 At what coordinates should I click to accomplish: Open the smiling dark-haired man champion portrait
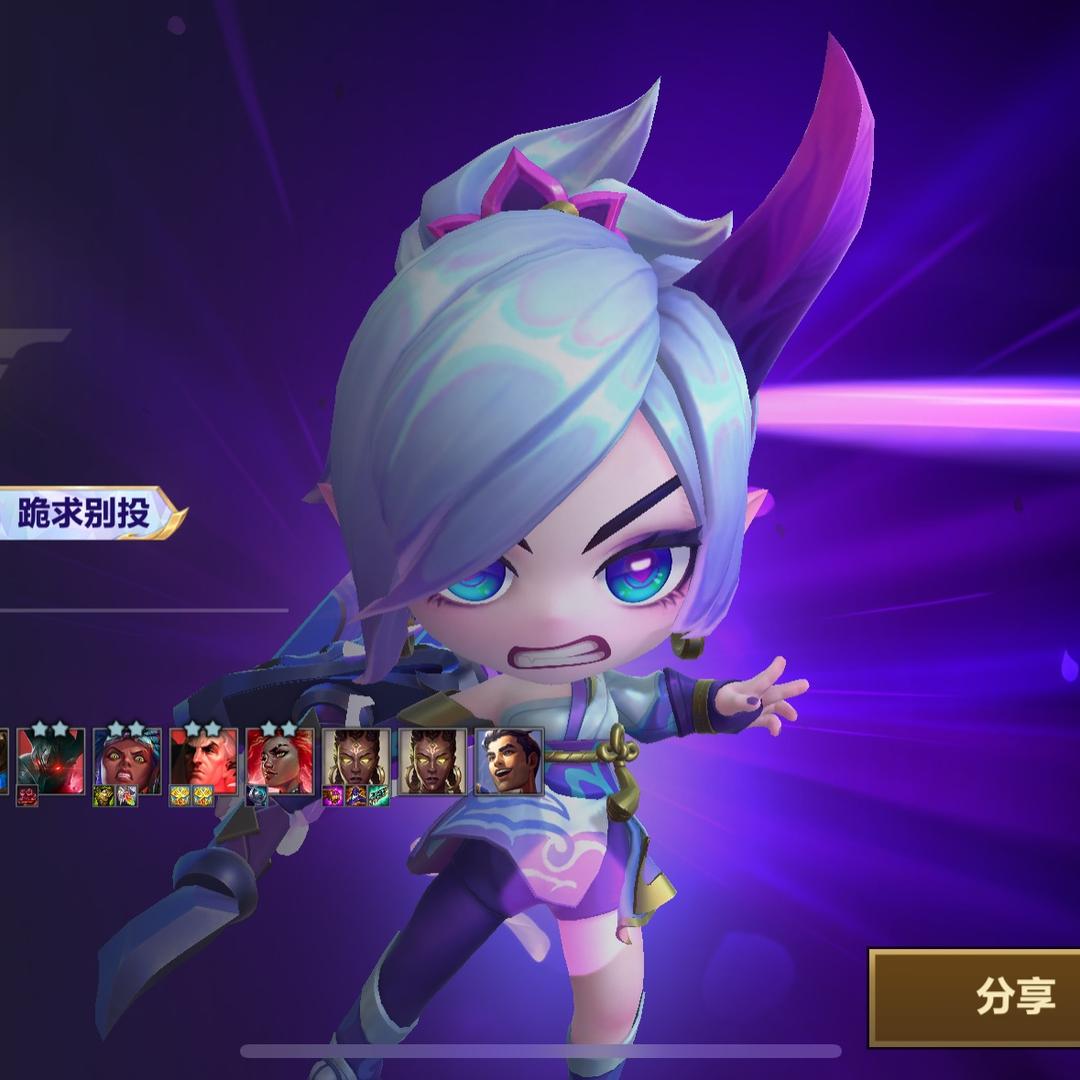[x=508, y=762]
